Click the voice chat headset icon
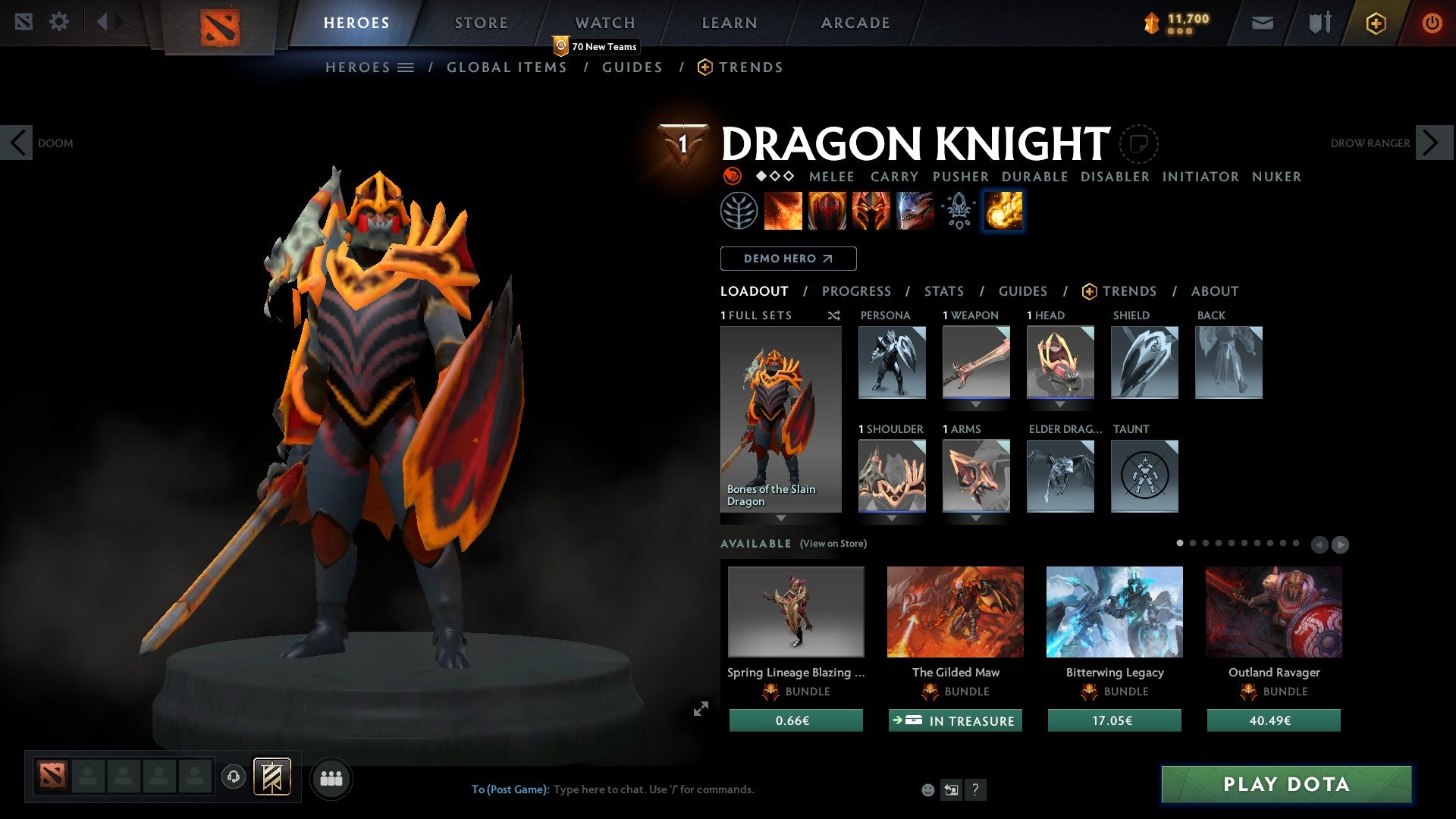1456x819 pixels. 233,777
